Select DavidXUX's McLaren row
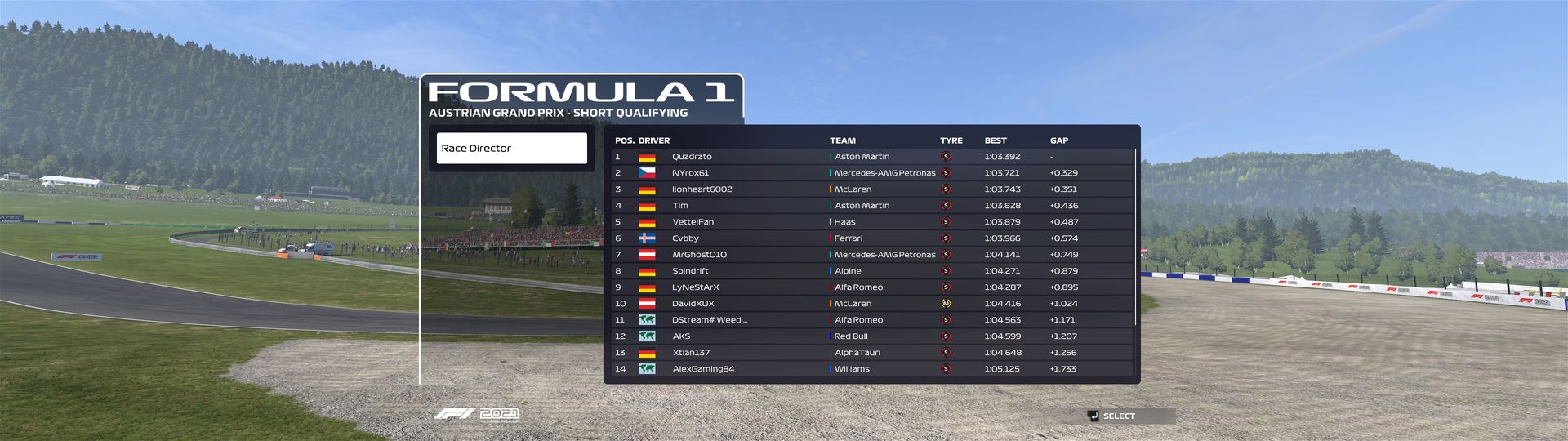 tap(871, 304)
